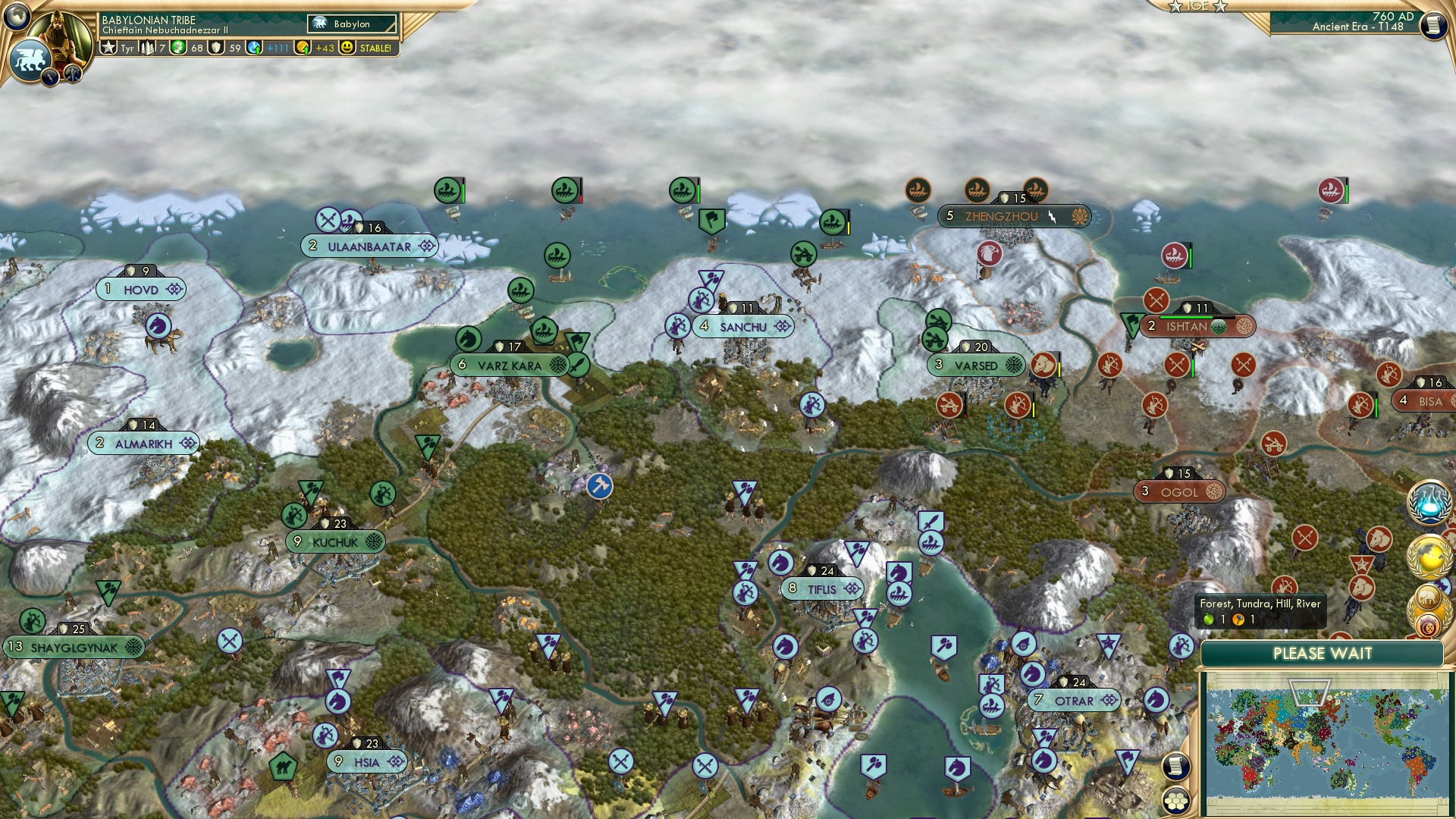The height and width of the screenshot is (819, 1456).
Task: Click the PLEASE WAIT button
Action: tap(1323, 653)
